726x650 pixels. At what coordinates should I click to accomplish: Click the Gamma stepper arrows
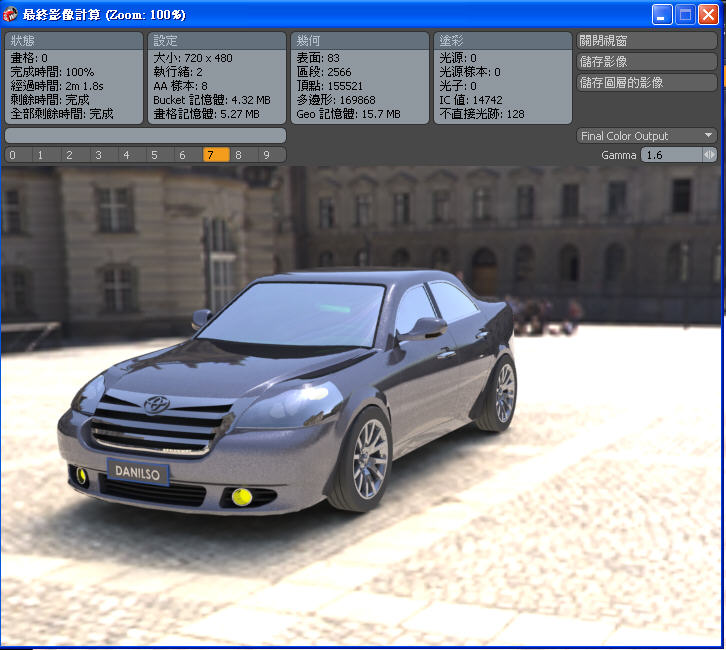[x=710, y=155]
